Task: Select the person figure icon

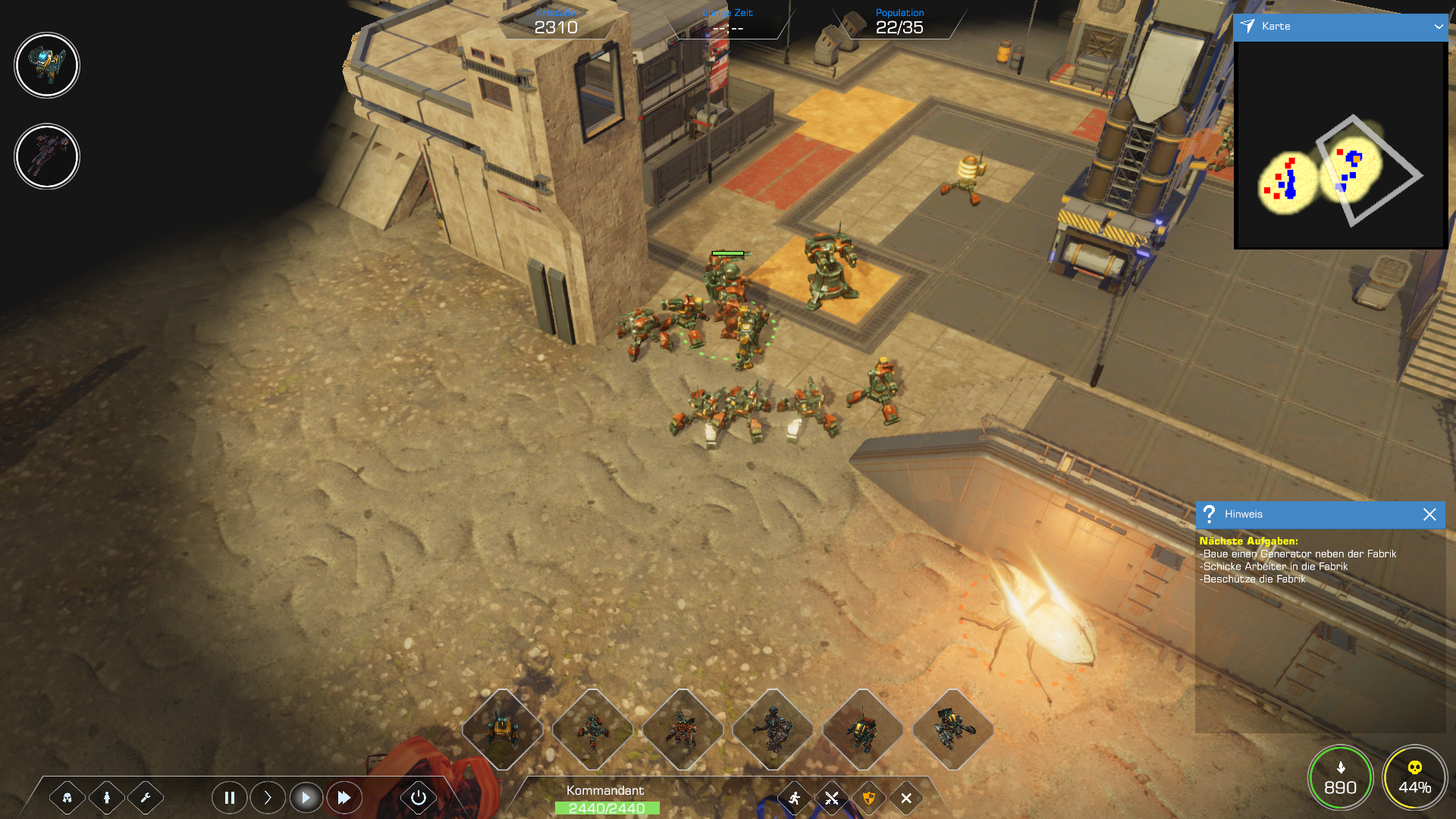Action: coord(107,798)
